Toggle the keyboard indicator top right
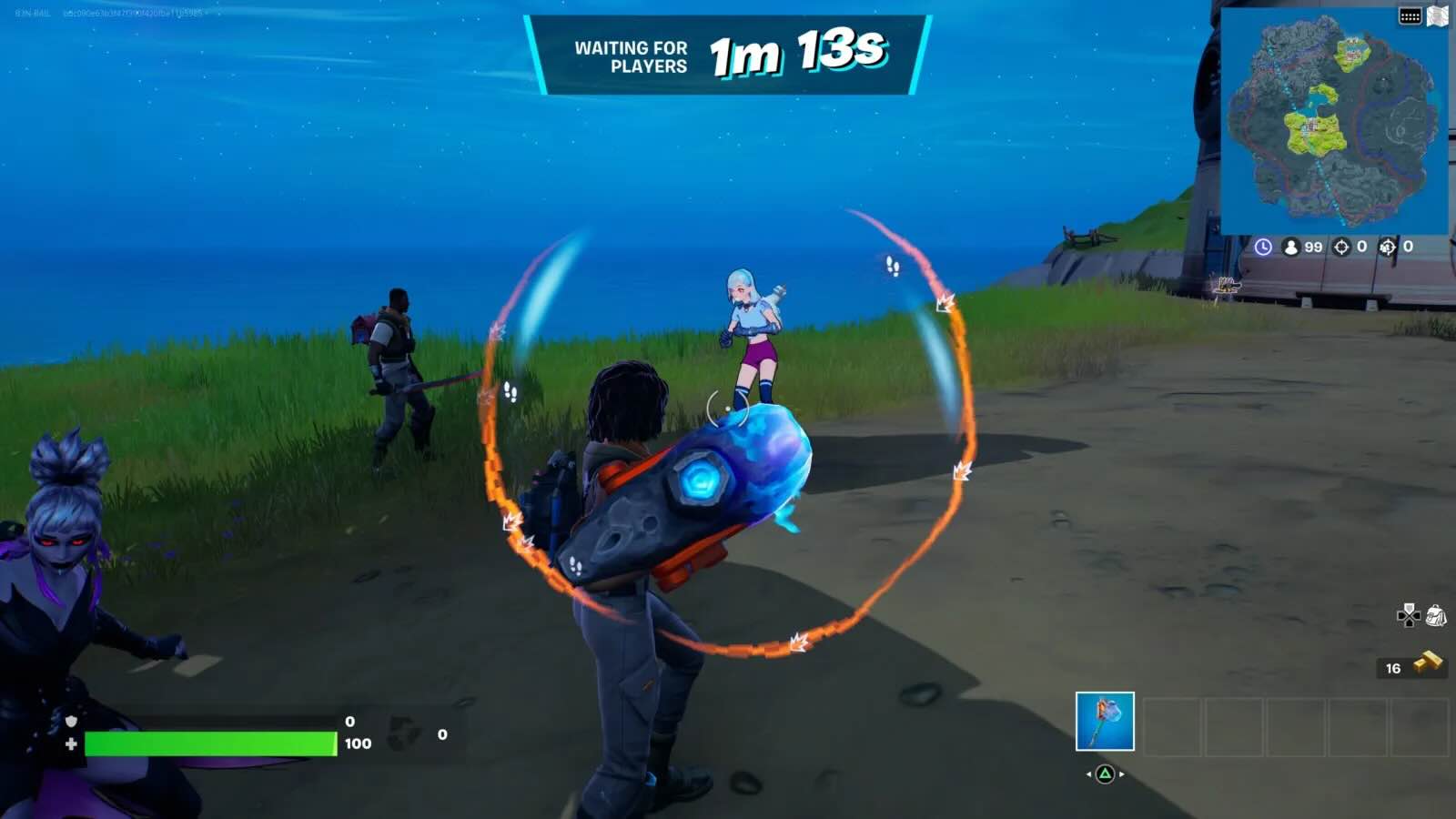The image size is (1456, 819). pyautogui.click(x=1411, y=15)
